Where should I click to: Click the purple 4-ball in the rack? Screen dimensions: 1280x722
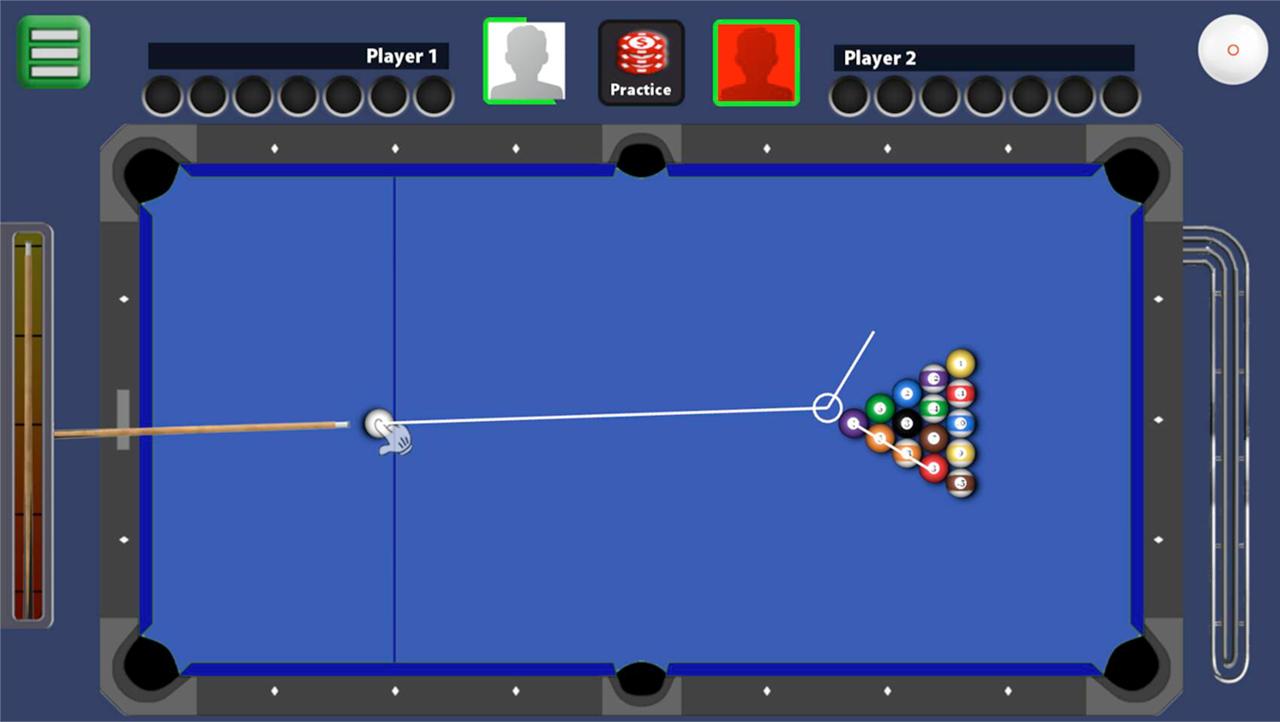tap(852, 423)
